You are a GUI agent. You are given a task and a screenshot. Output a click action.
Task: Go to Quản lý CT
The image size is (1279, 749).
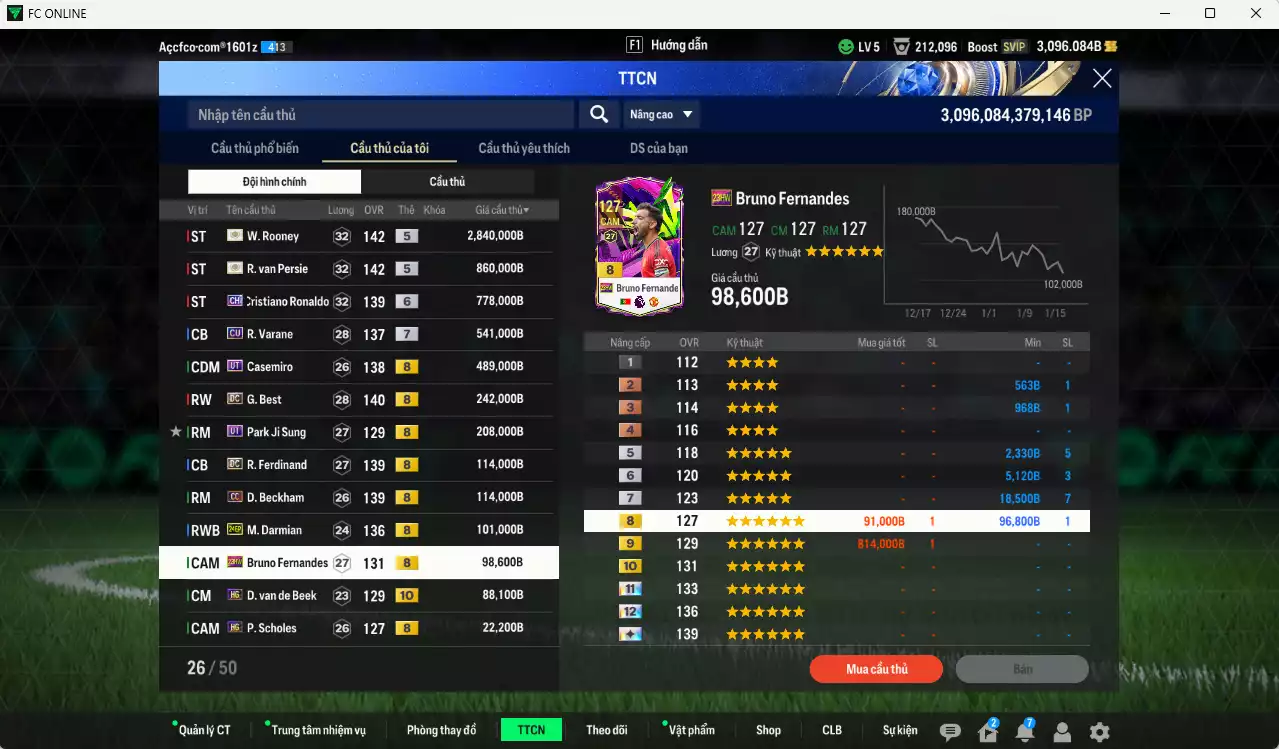(x=203, y=730)
